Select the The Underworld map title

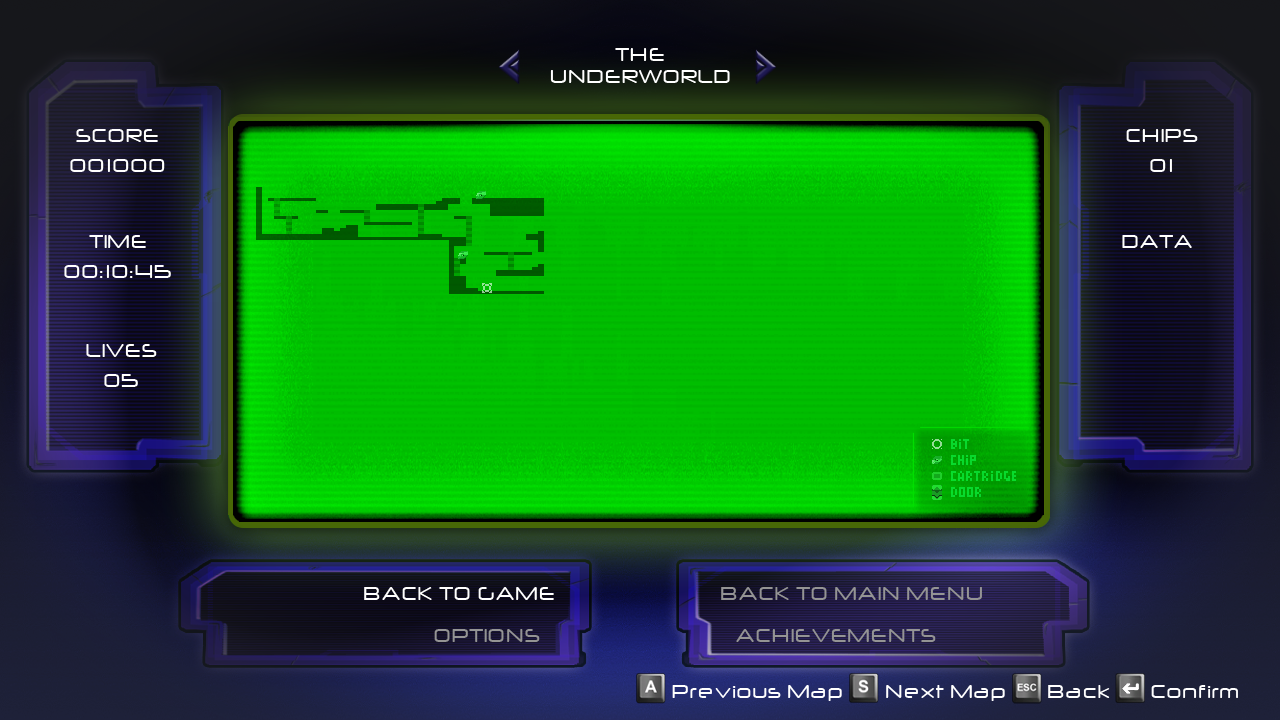[640, 66]
